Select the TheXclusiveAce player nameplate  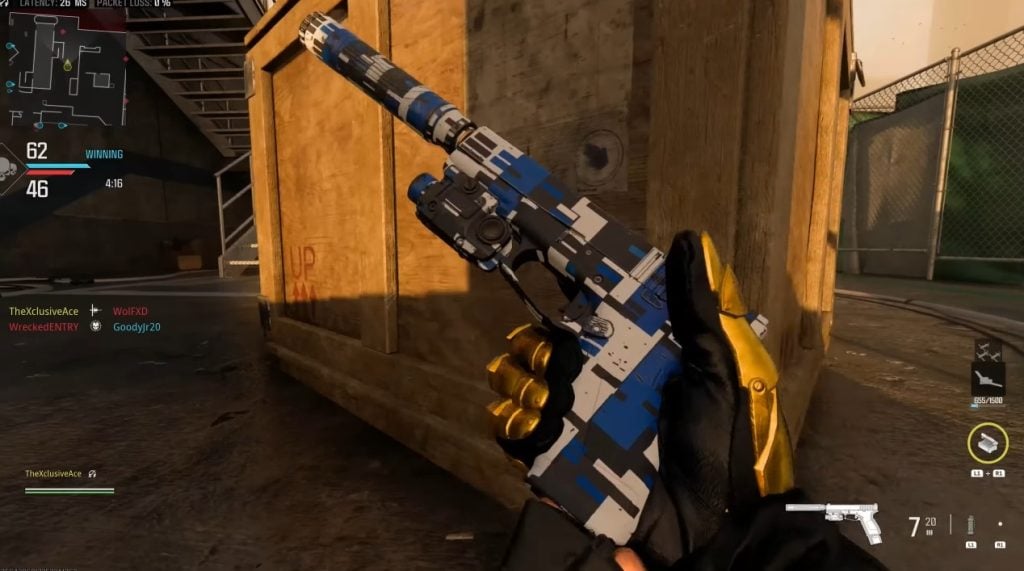[54, 473]
